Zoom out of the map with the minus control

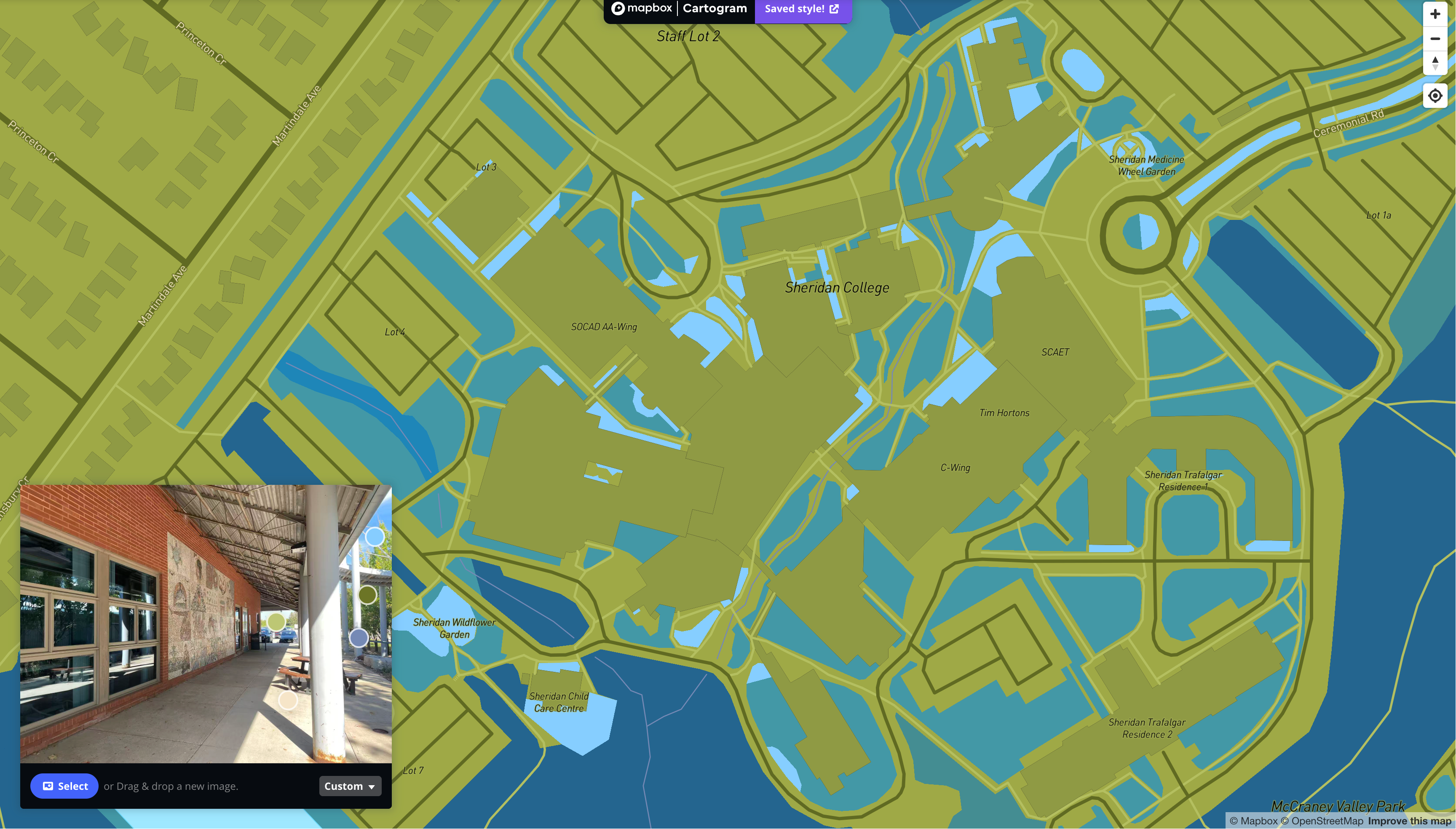pos(1435,39)
